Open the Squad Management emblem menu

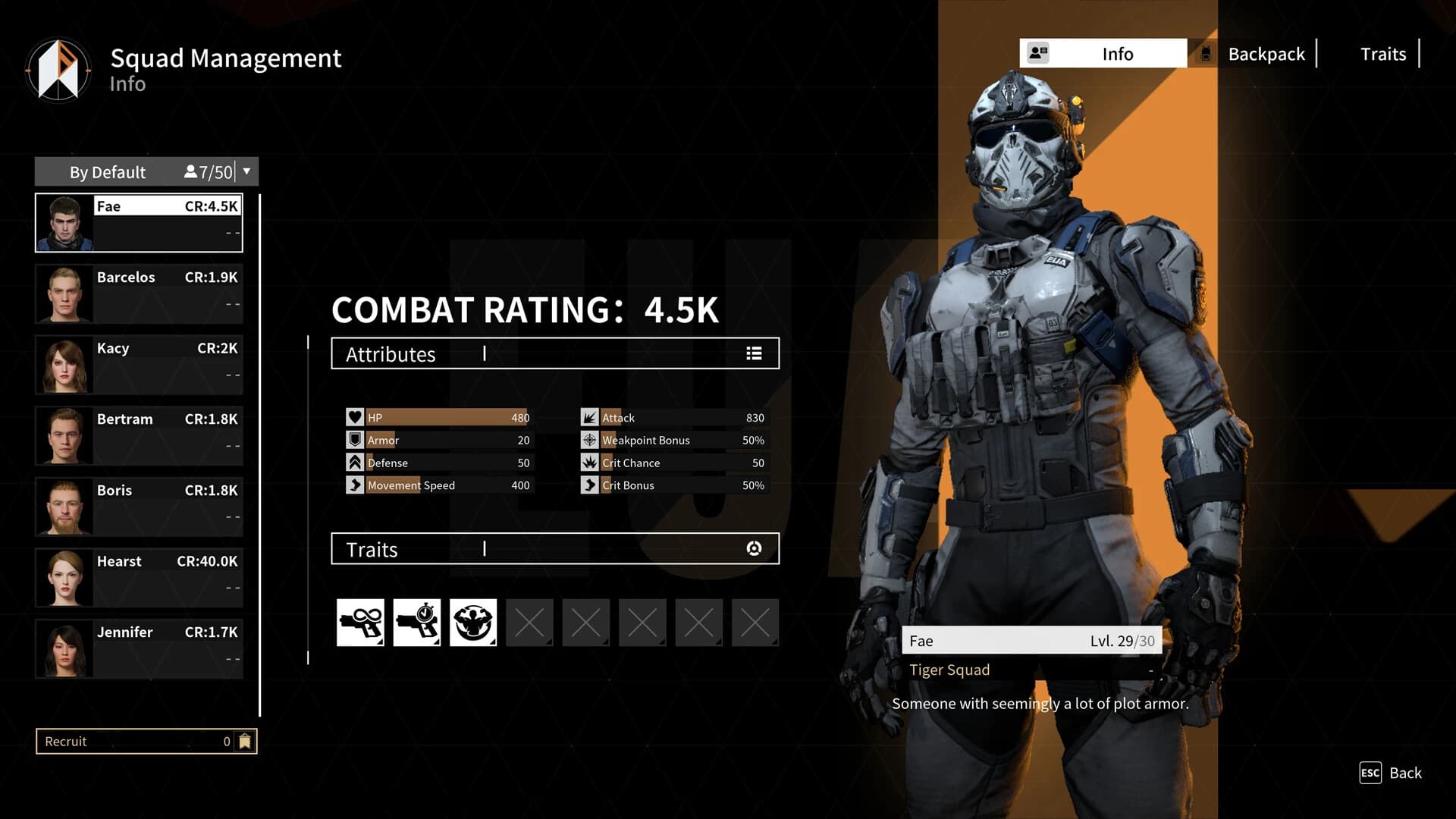coord(58,69)
